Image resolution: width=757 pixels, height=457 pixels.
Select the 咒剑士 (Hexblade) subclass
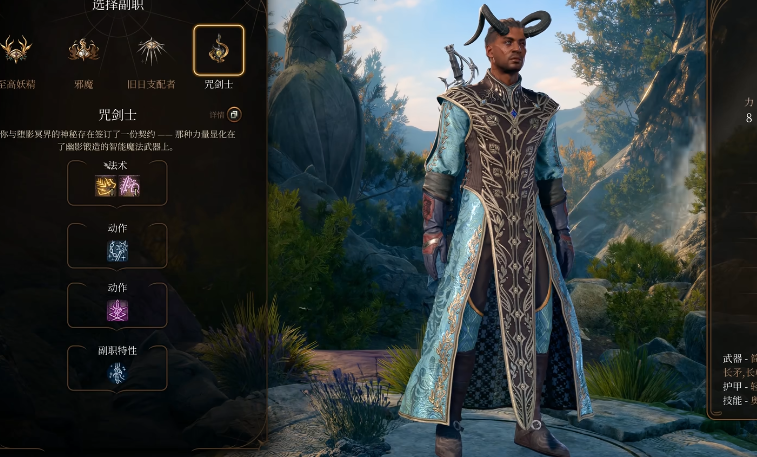pos(218,49)
